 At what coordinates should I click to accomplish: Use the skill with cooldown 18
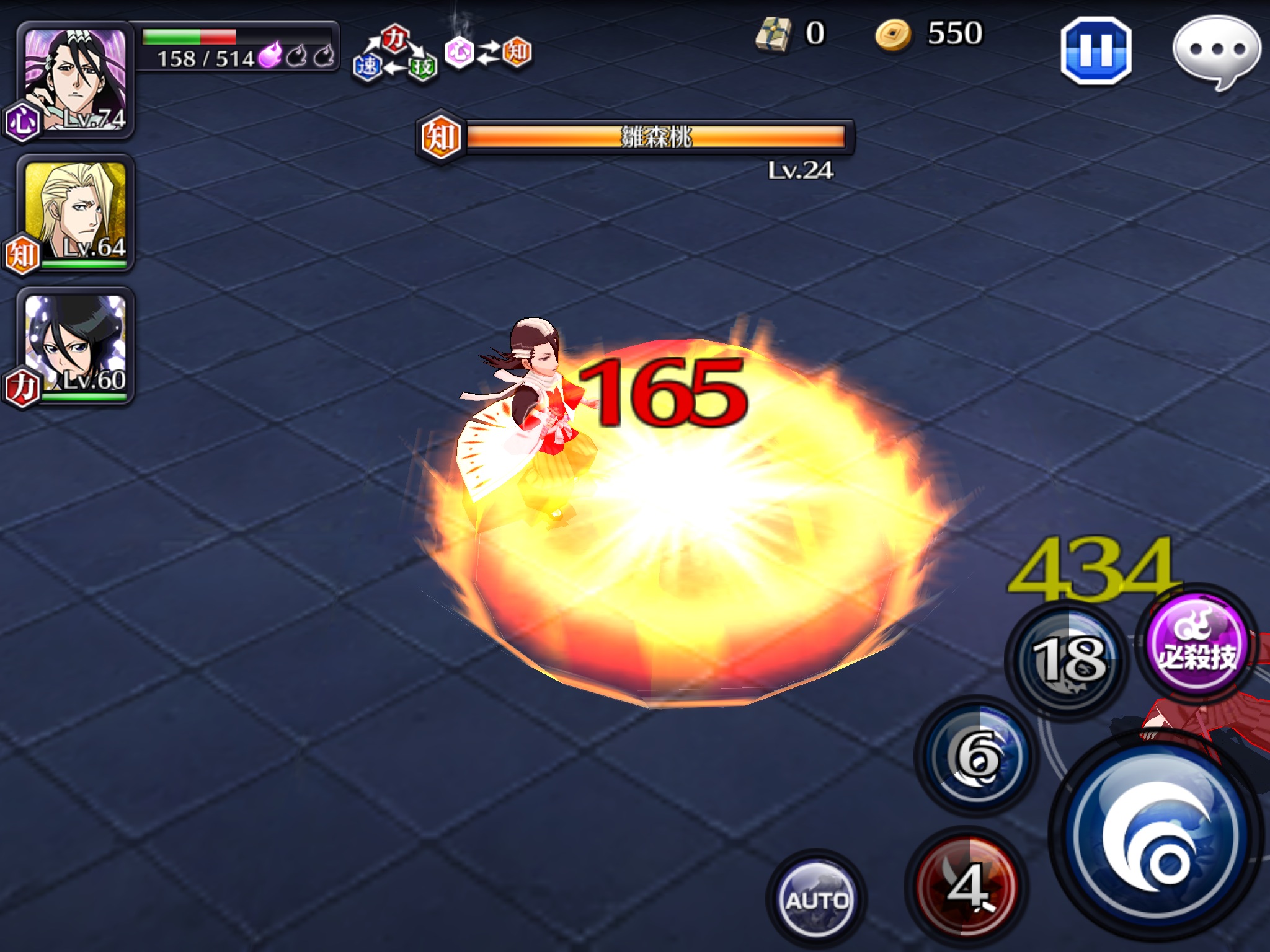pos(1068,661)
